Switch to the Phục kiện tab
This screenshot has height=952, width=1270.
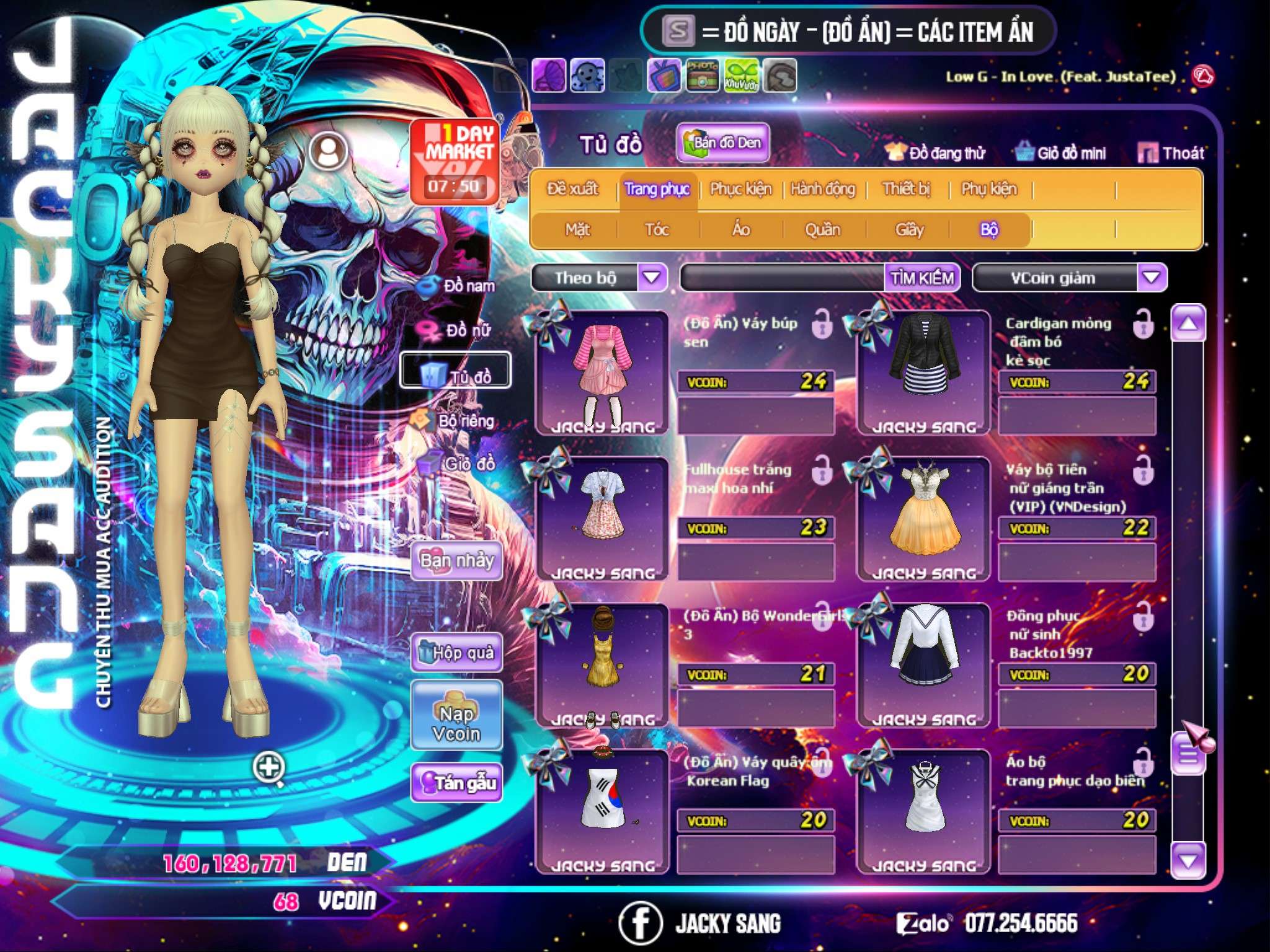[741, 189]
